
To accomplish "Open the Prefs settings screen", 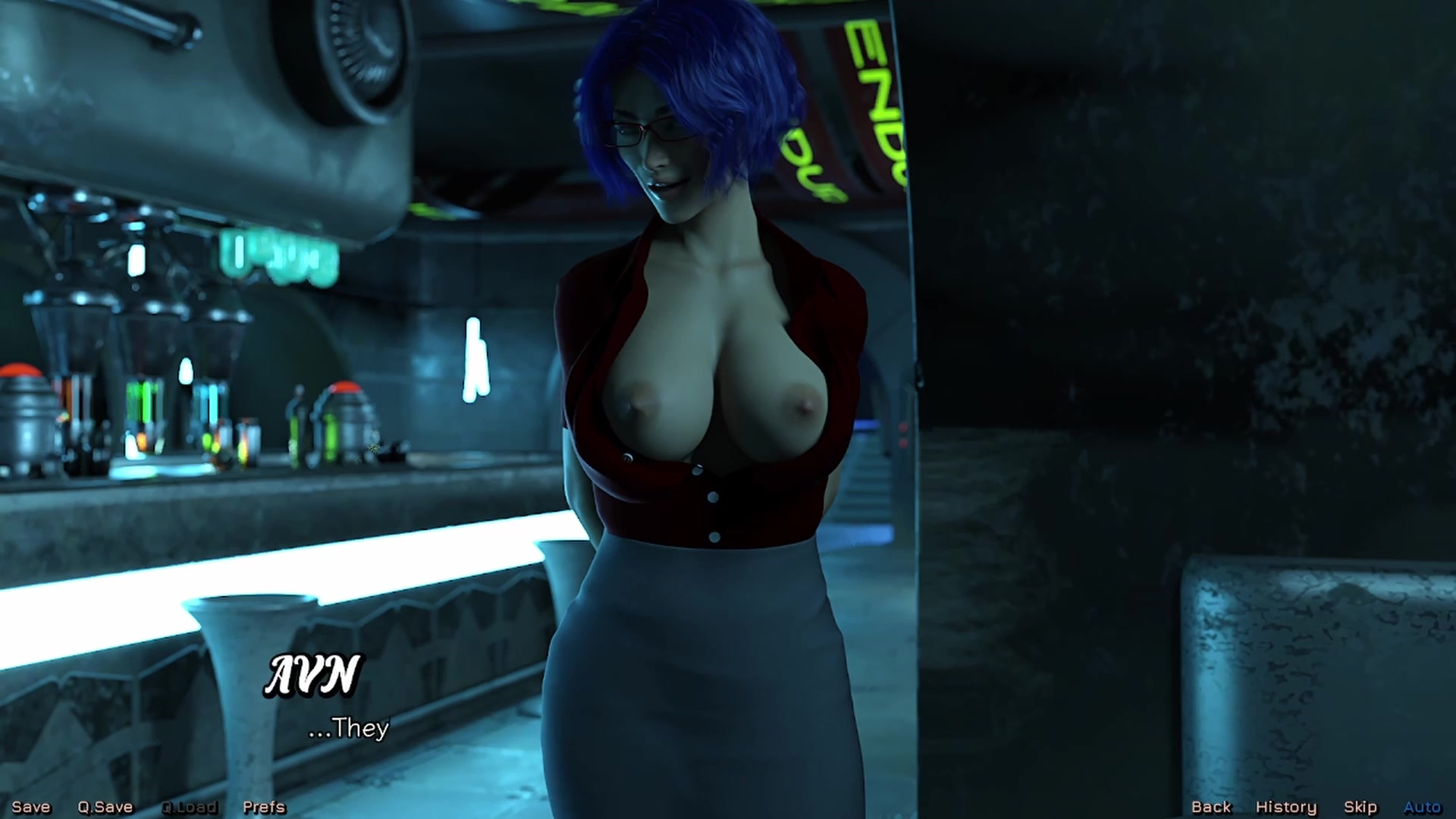I will tap(263, 806).
